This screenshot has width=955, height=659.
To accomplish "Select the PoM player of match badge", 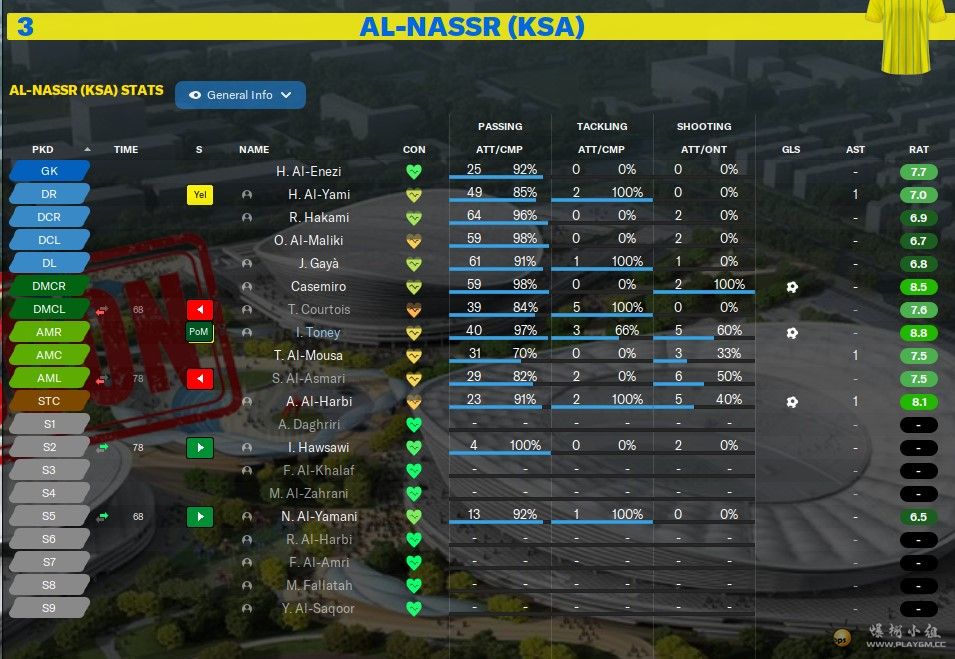I will tap(200, 332).
